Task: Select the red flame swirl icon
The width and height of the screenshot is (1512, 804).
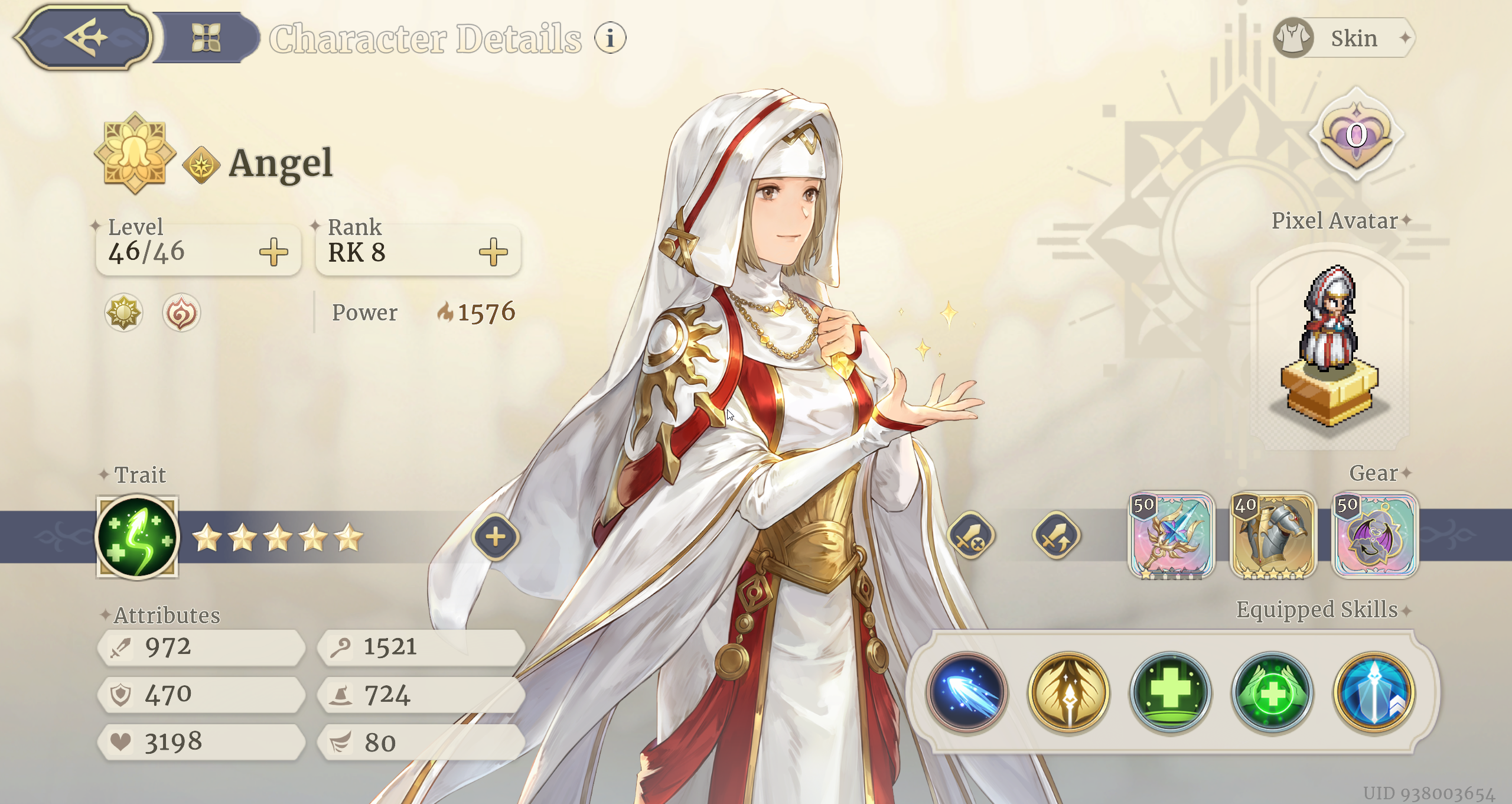Action: [181, 313]
